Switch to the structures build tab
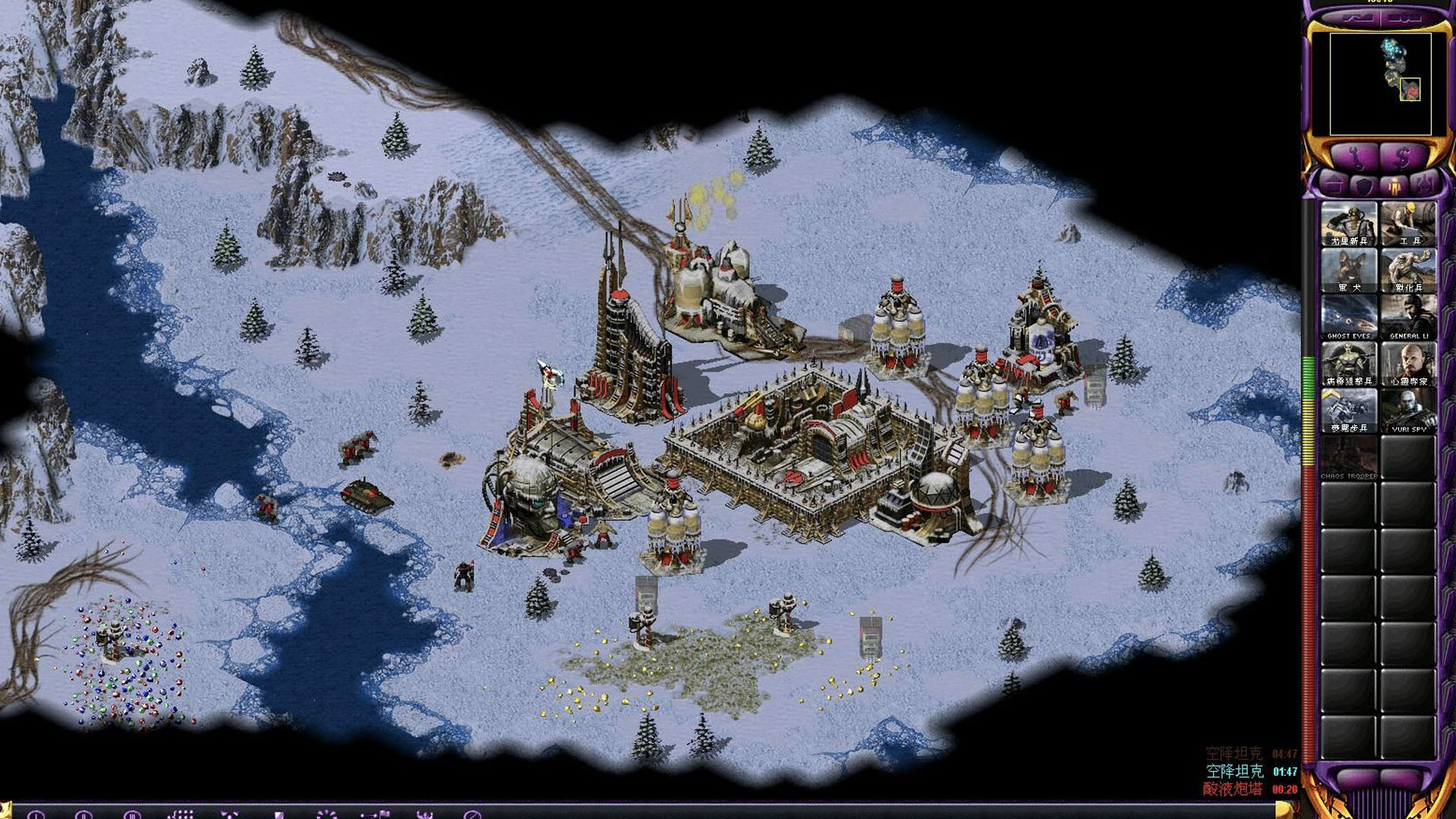 (x=1334, y=184)
